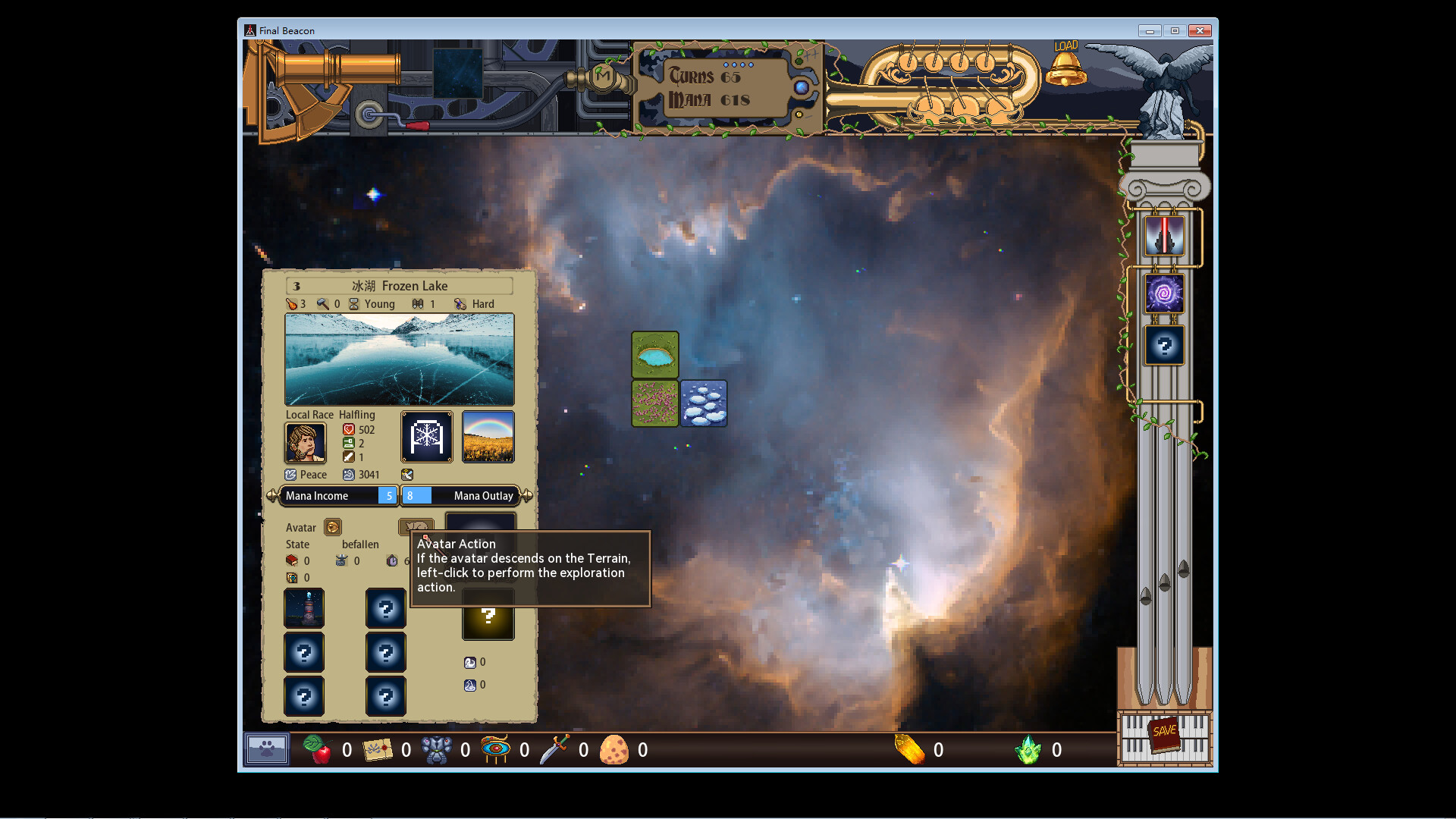The image size is (1456, 819).
Task: Click the question-mark spell slot below the galaxy icon
Action: 1164,345
